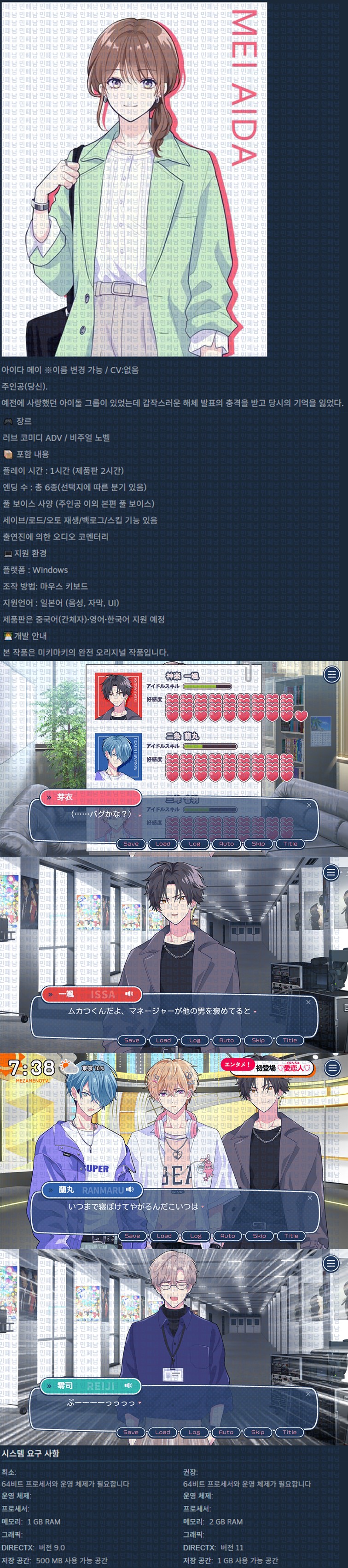Play Ranmaru's voice using the speaker icon
This screenshot has height=1568, width=348.
pyautogui.click(x=130, y=1190)
